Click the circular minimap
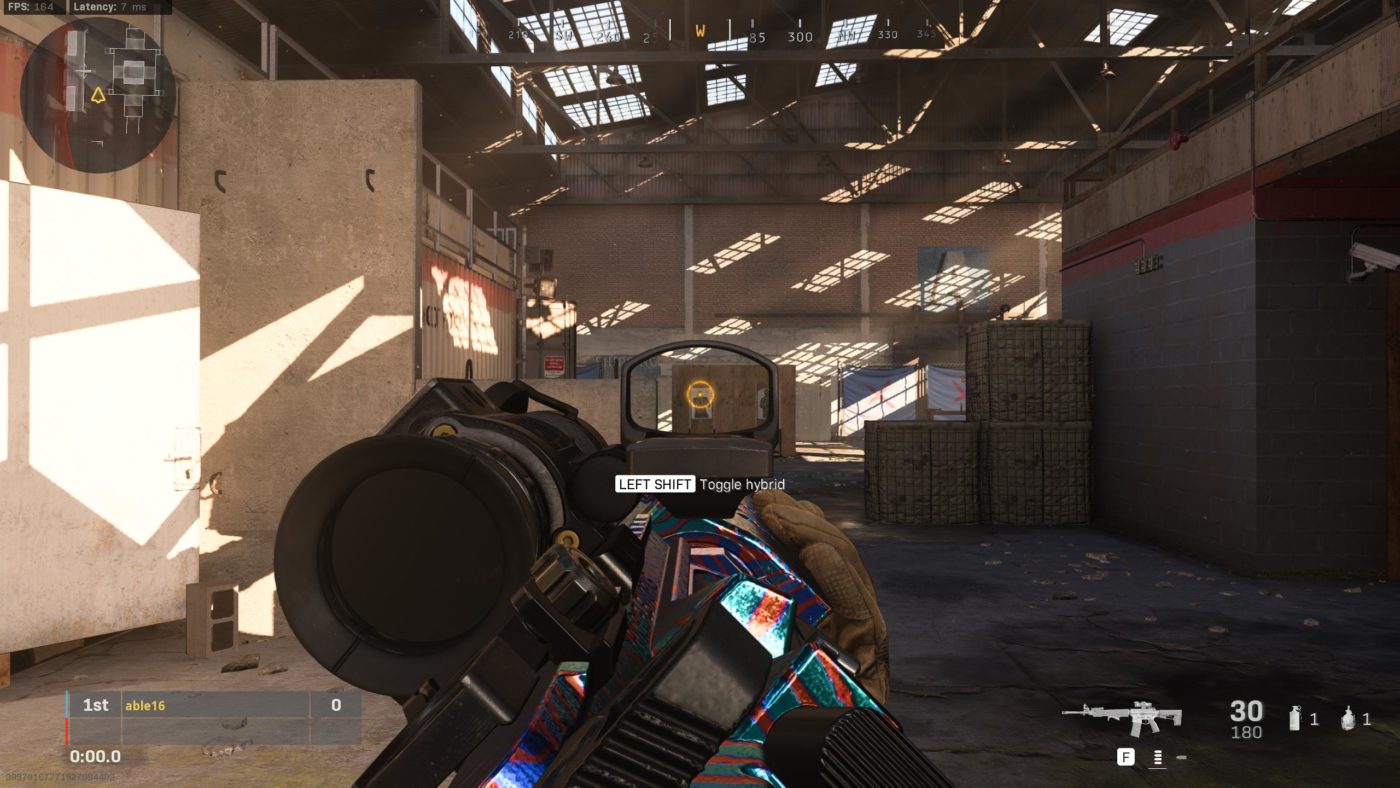 (98, 95)
